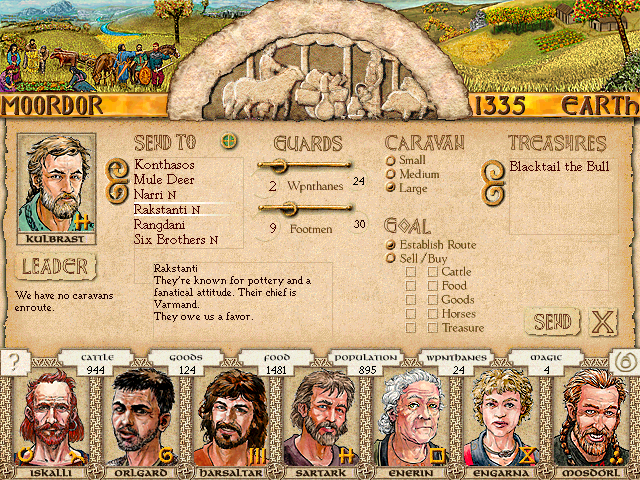Select the Establish Route goal

pyautogui.click(x=391, y=245)
